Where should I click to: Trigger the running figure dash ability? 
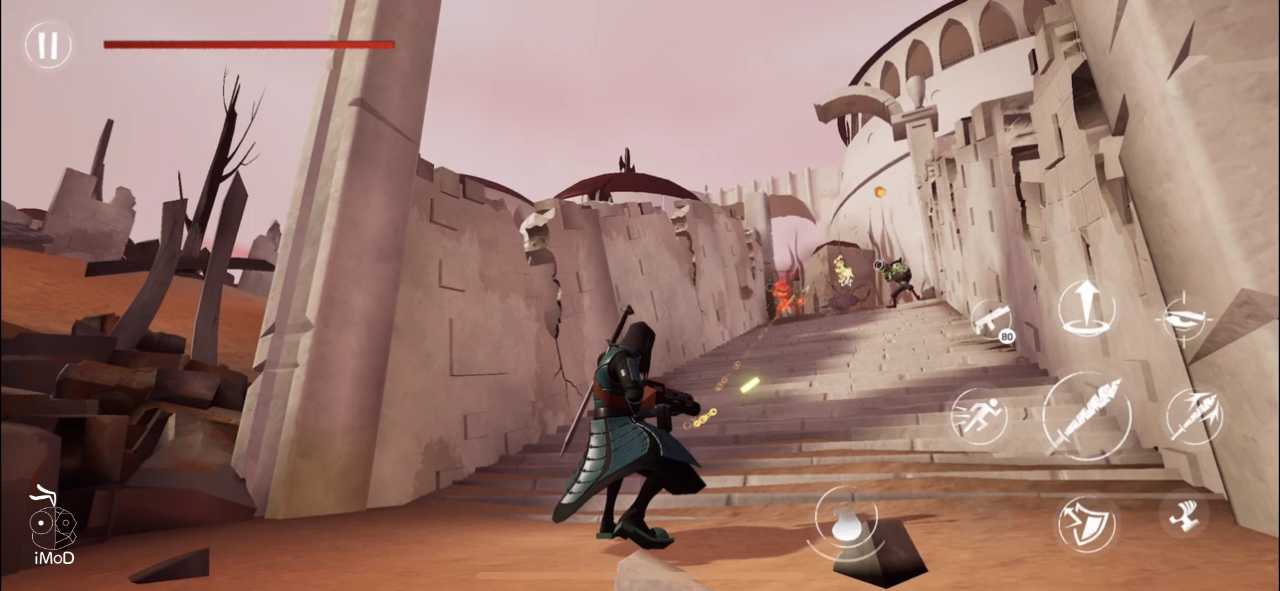pos(978,415)
